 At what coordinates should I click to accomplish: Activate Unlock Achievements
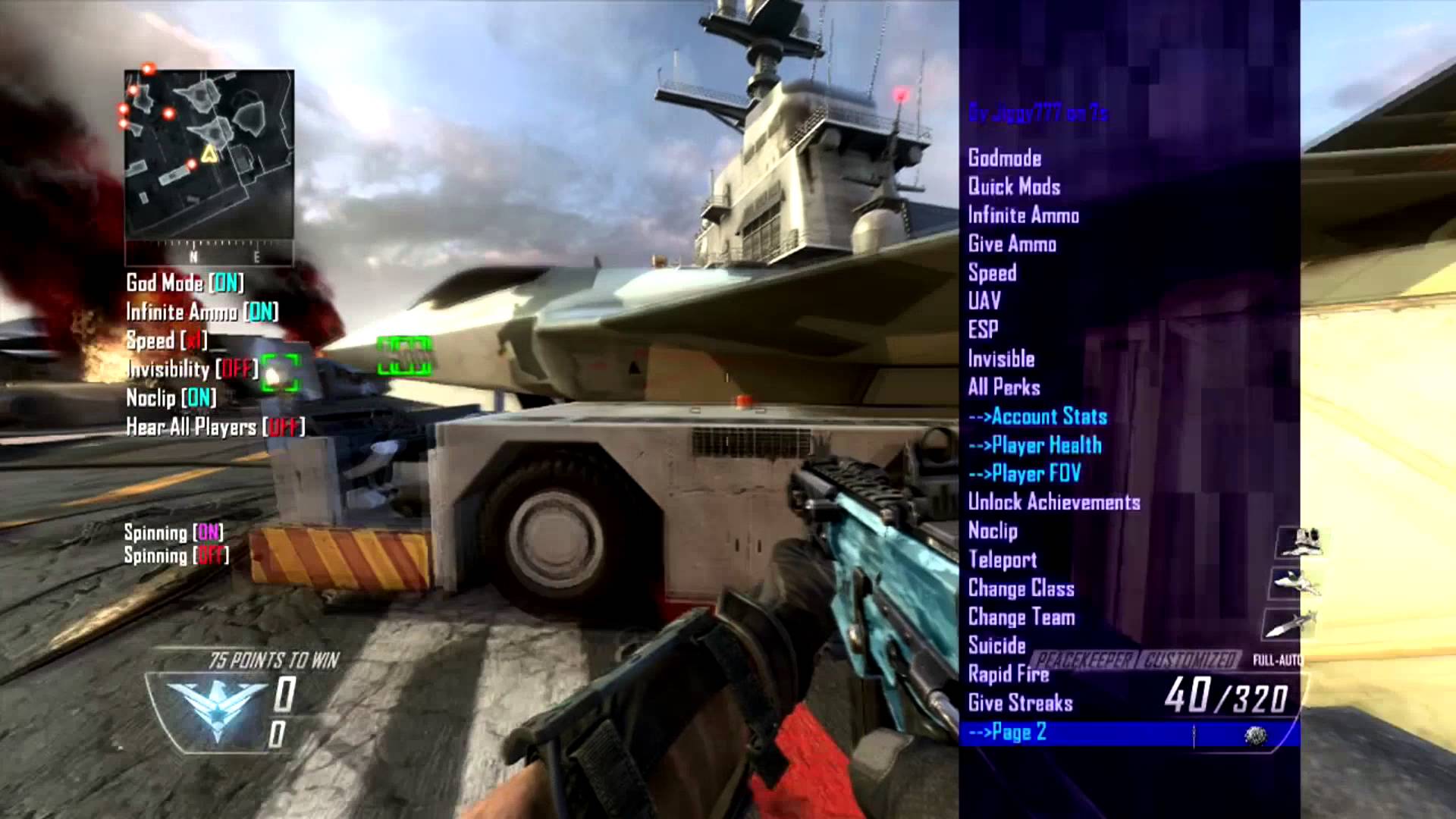[1056, 503]
